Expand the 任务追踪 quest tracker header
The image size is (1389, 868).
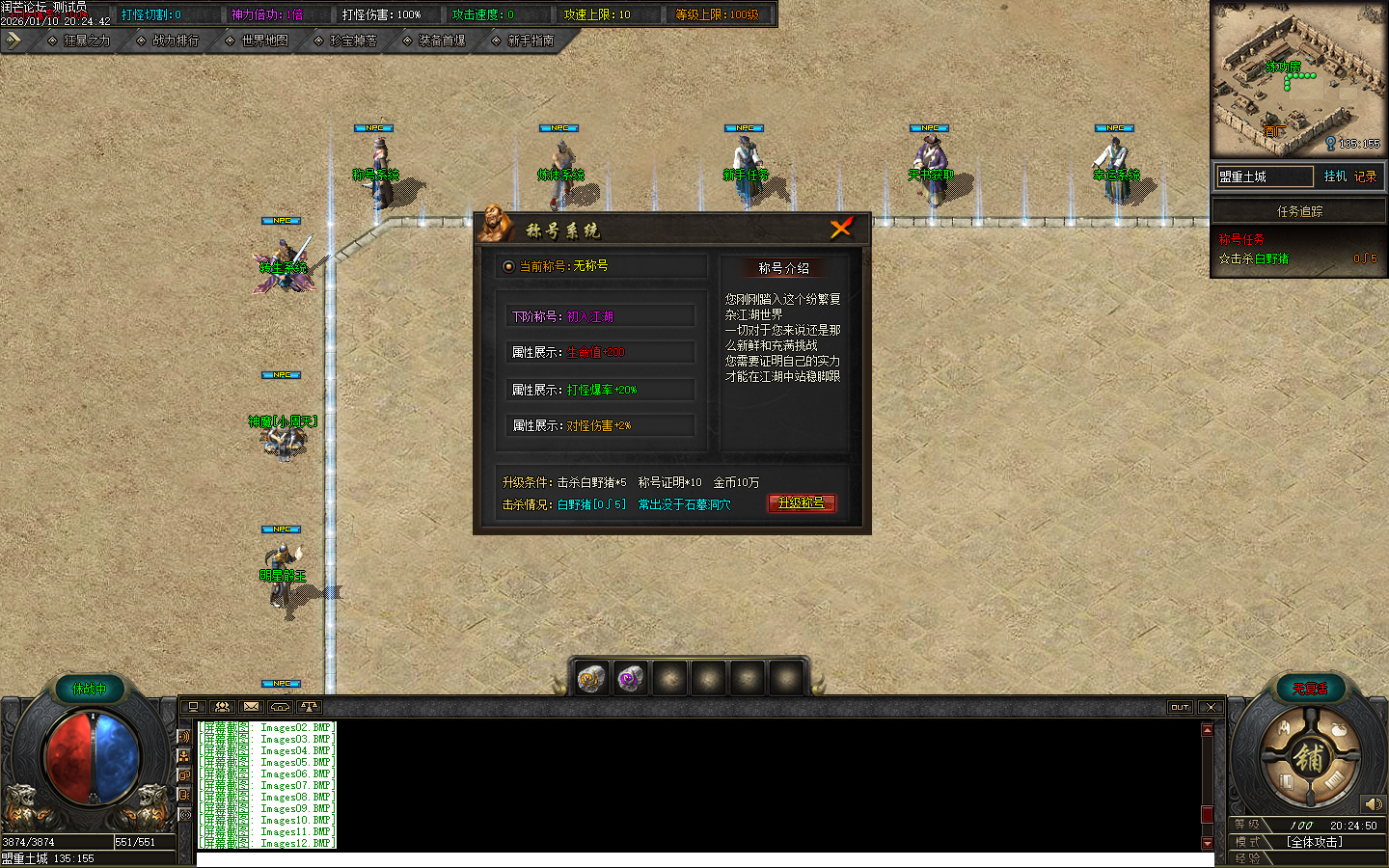(1298, 210)
